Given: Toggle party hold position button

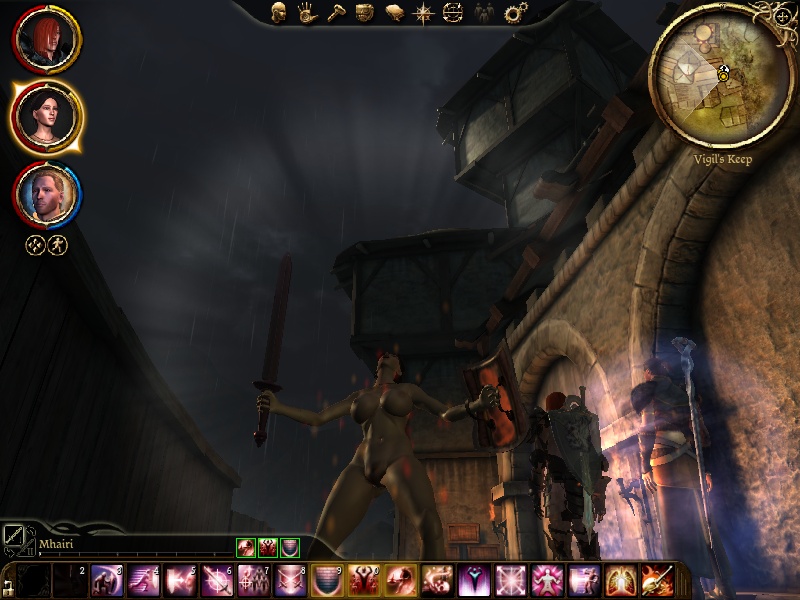Looking at the screenshot, I should tap(36, 245).
